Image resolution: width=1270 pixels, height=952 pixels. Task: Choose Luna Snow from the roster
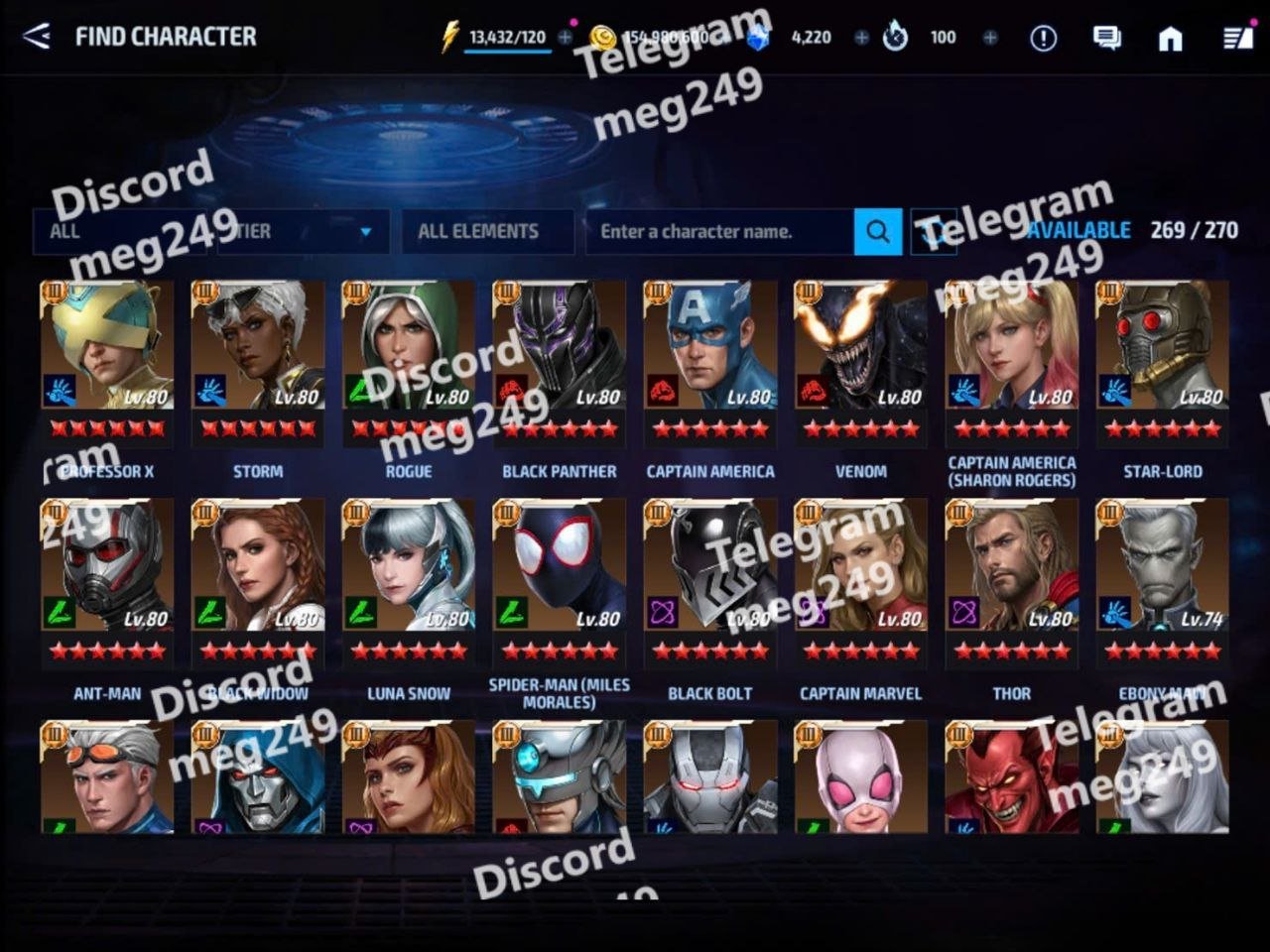coord(409,583)
